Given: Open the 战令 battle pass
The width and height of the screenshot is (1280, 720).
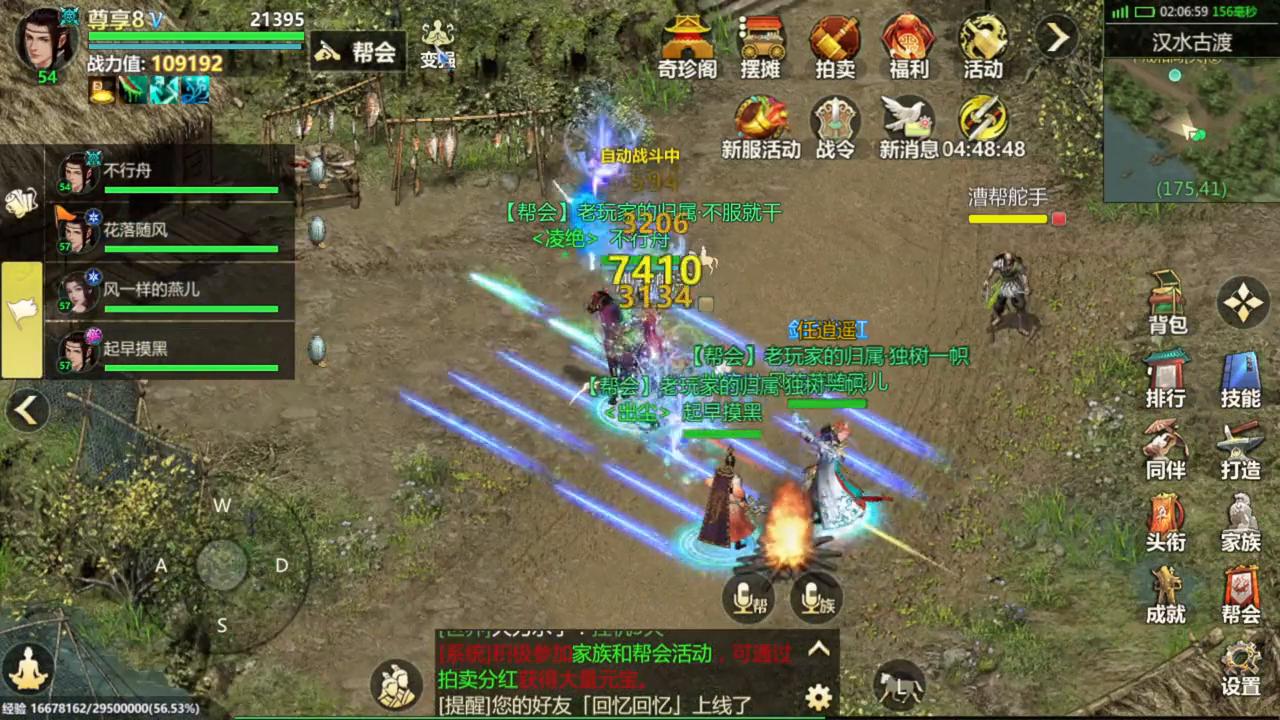Looking at the screenshot, I should (x=835, y=126).
